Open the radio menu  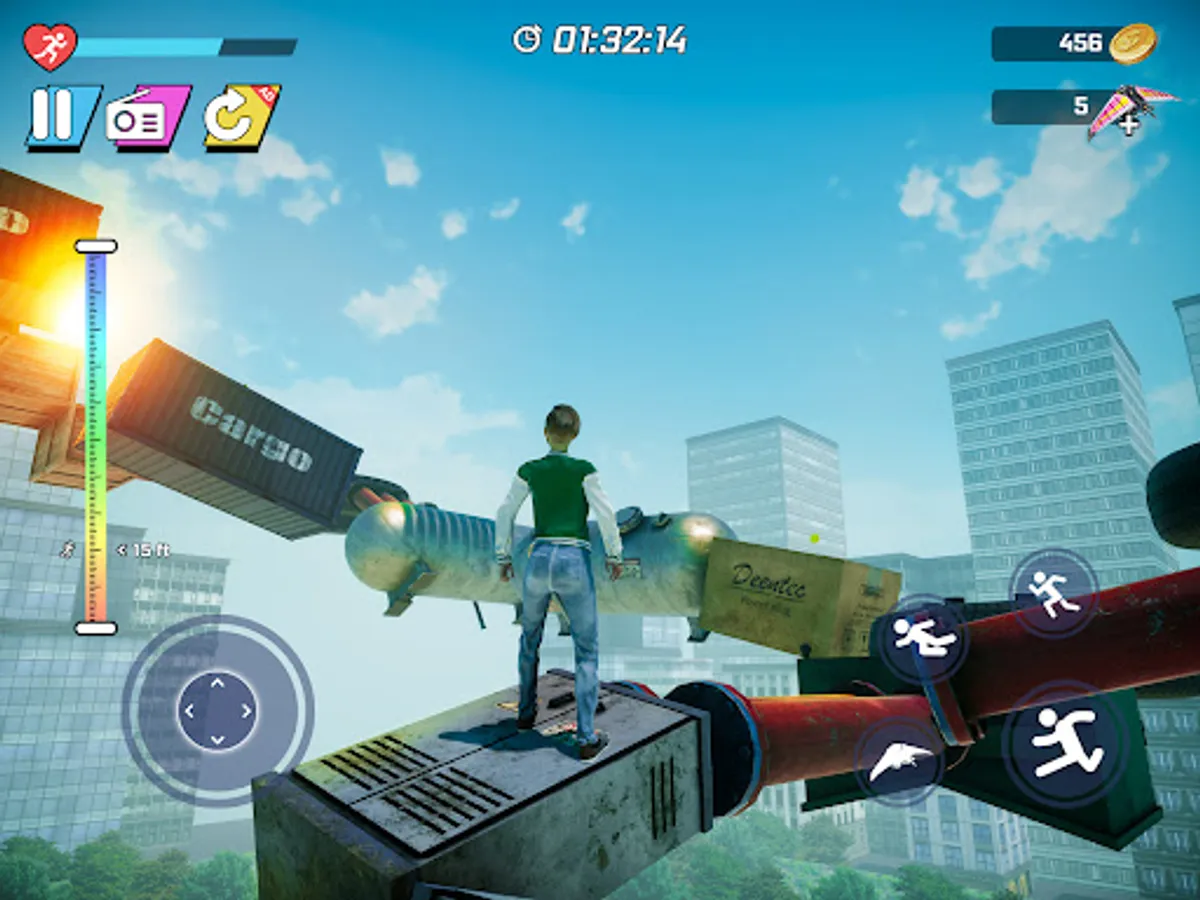[148, 118]
